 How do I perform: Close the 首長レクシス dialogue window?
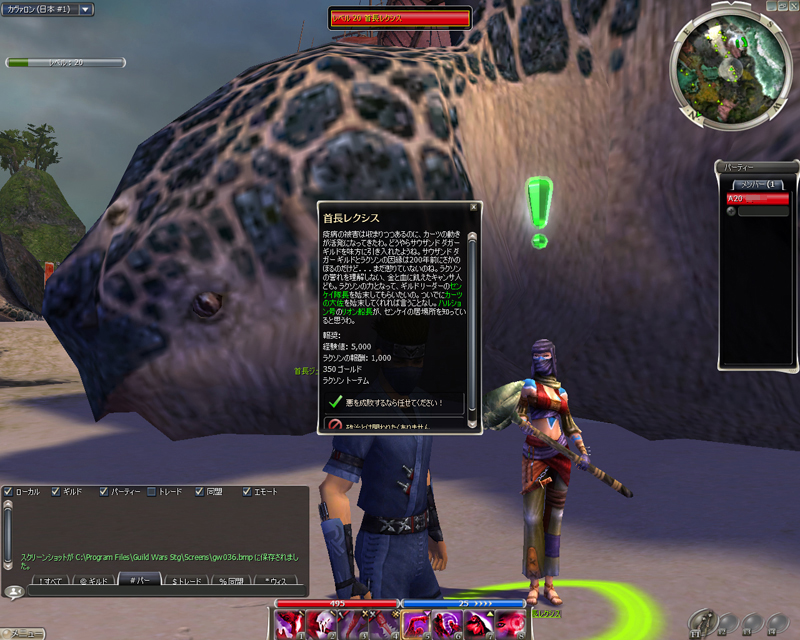pyautogui.click(x=474, y=209)
